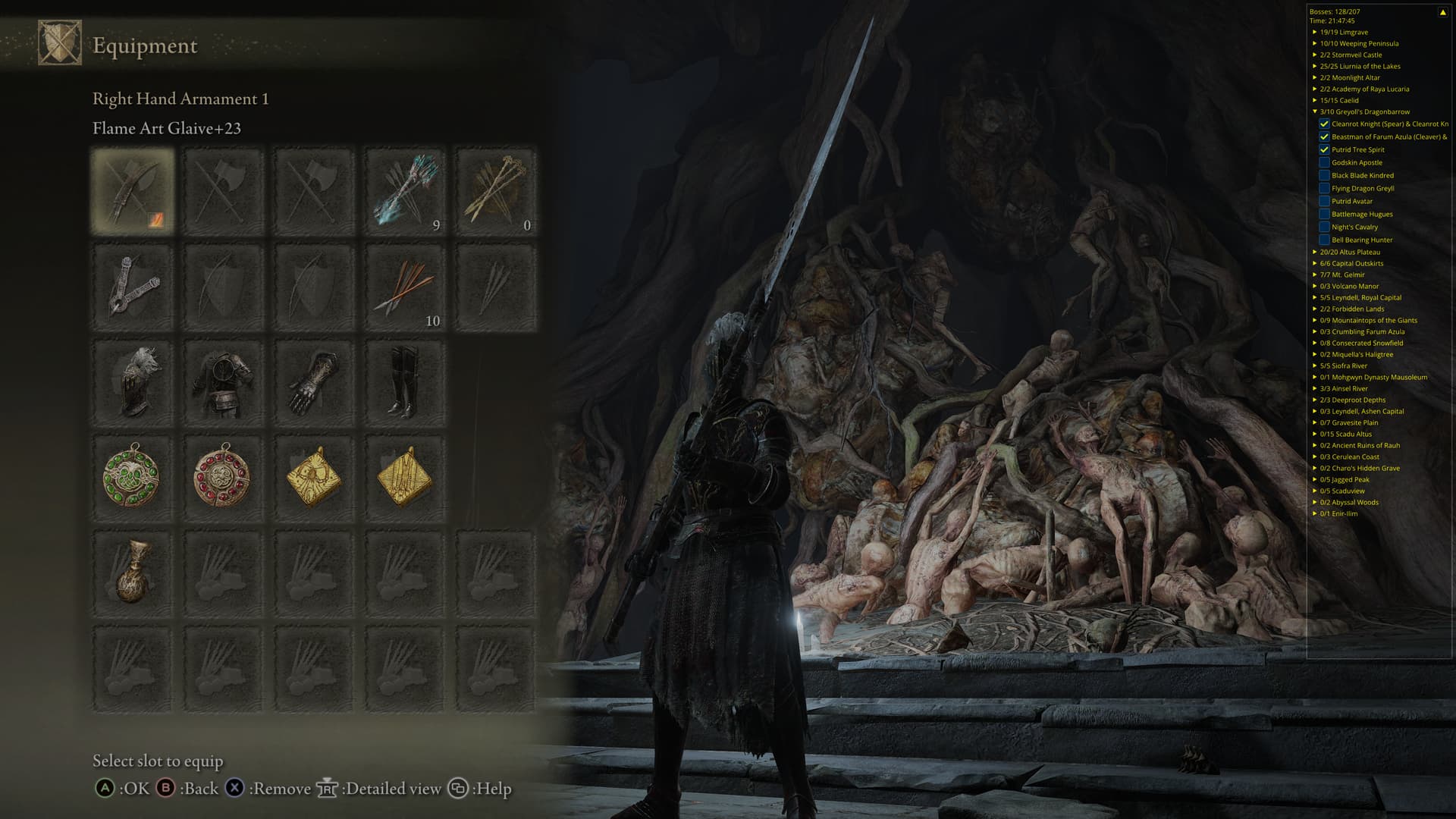Screen dimensions: 1456x819
Task: Select the gauntlets armor slot
Action: [314, 383]
